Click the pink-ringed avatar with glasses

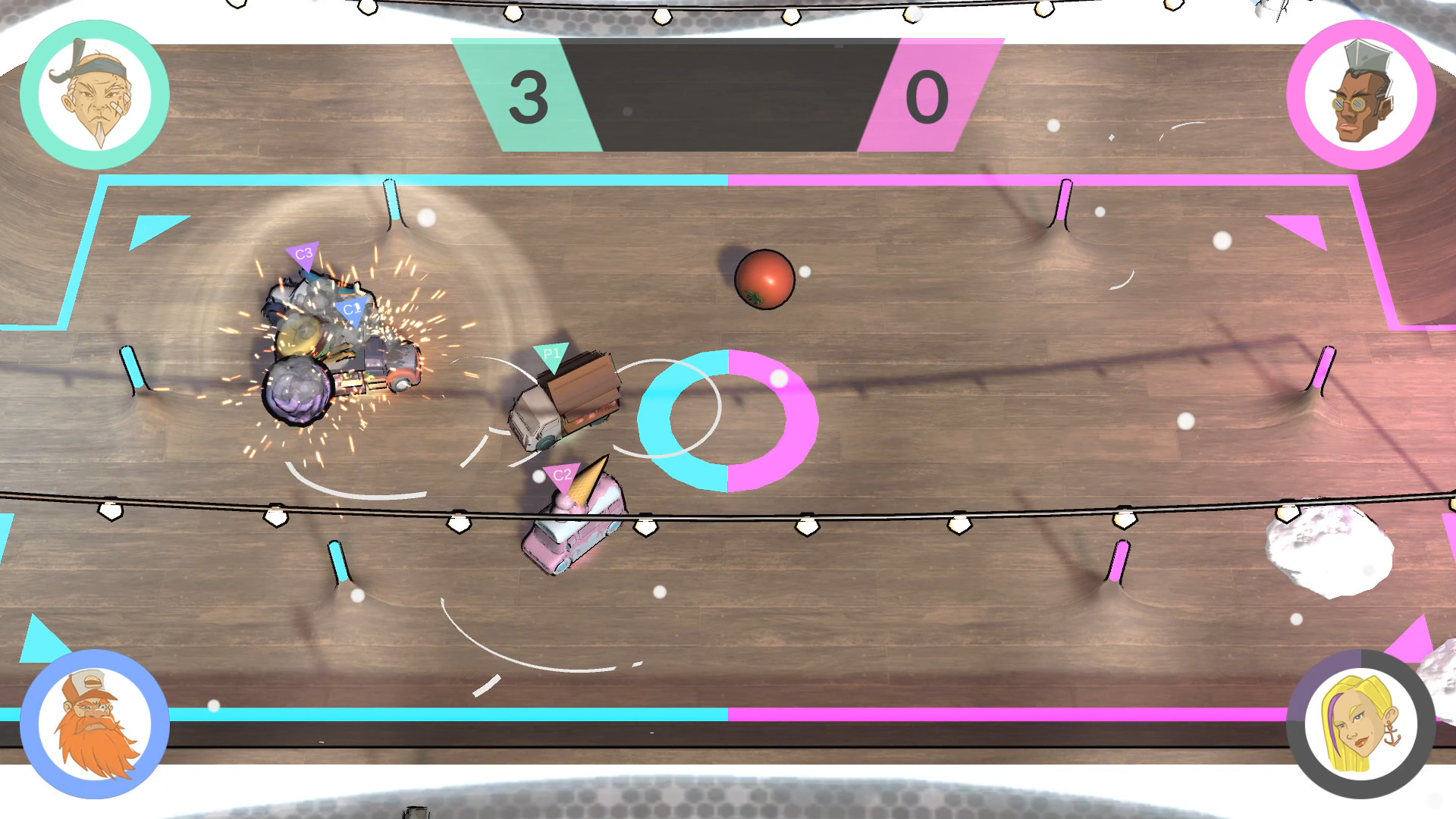point(1363,93)
